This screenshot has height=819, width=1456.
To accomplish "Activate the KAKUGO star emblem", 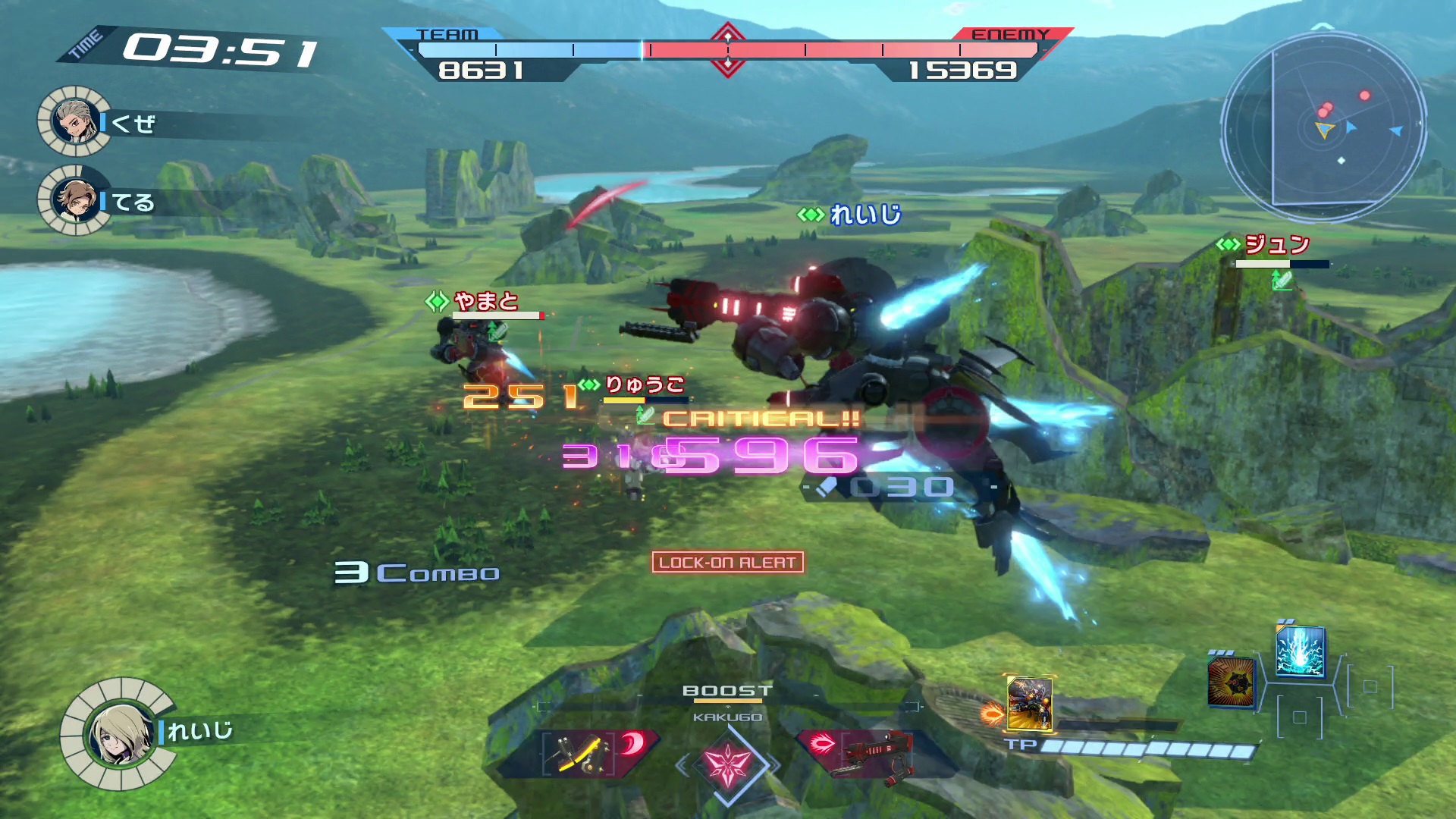I will click(x=727, y=764).
